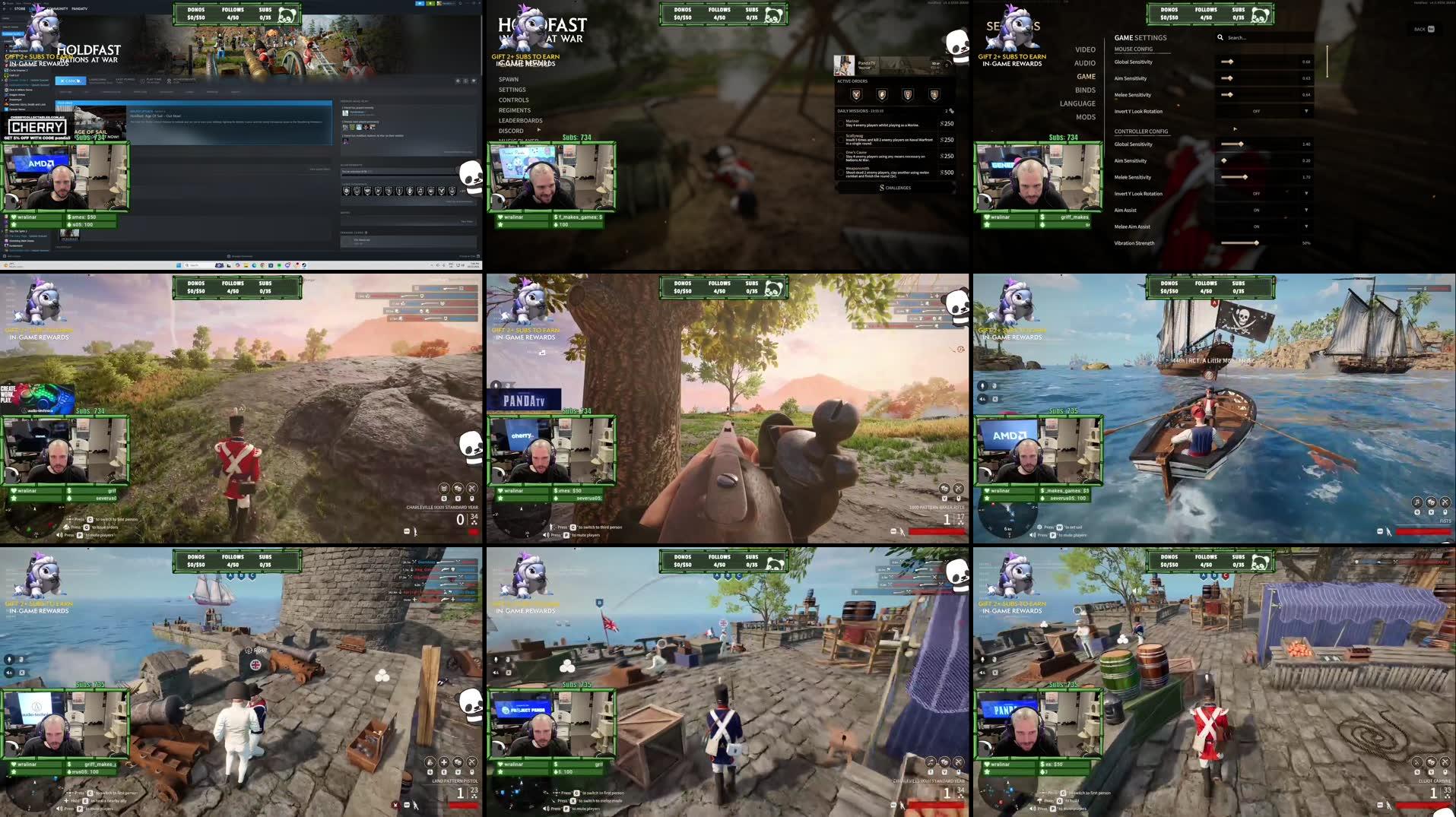The image size is (1456, 817).
Task: Open the COMMUNITY menu in Steam
Action: 58,8
